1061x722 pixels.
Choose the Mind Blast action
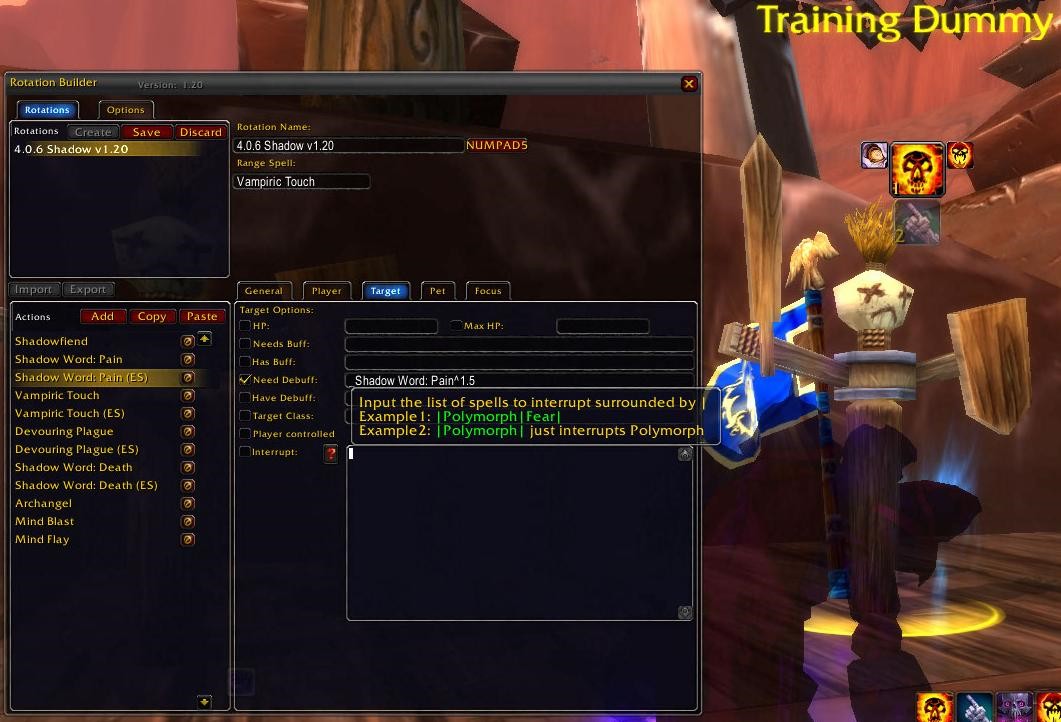point(45,521)
